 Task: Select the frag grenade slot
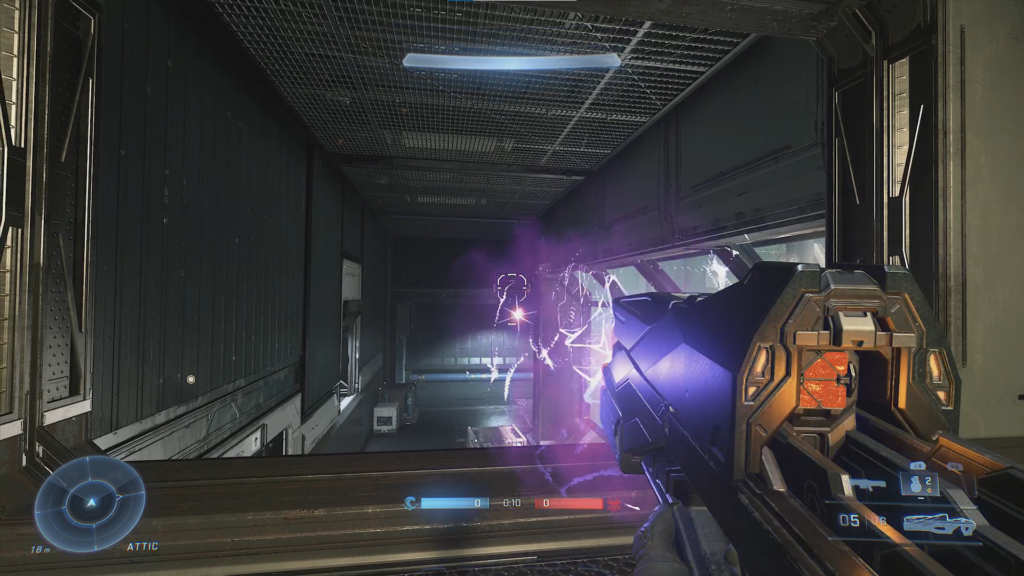pyautogui.click(x=918, y=484)
